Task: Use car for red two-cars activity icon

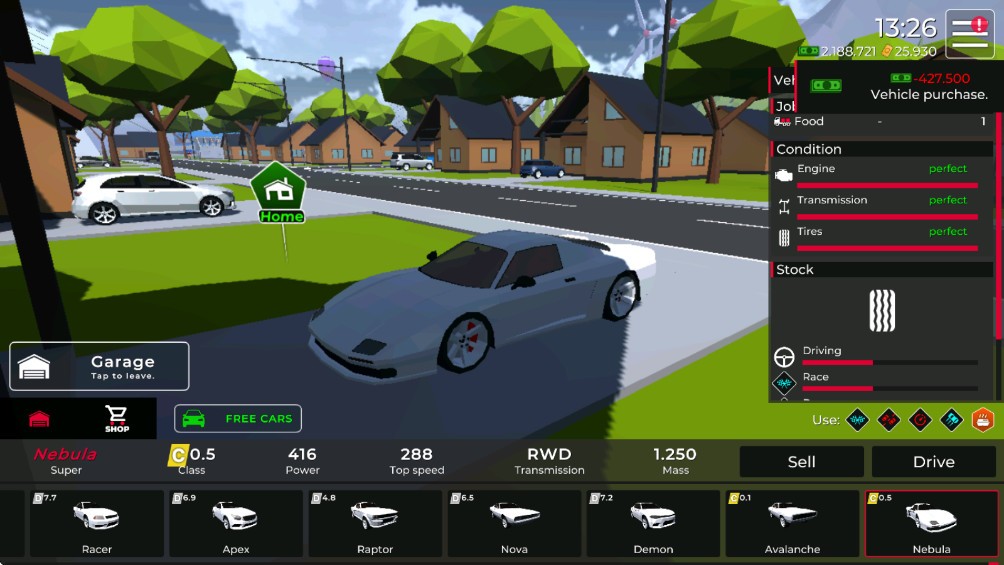Action: tap(889, 420)
